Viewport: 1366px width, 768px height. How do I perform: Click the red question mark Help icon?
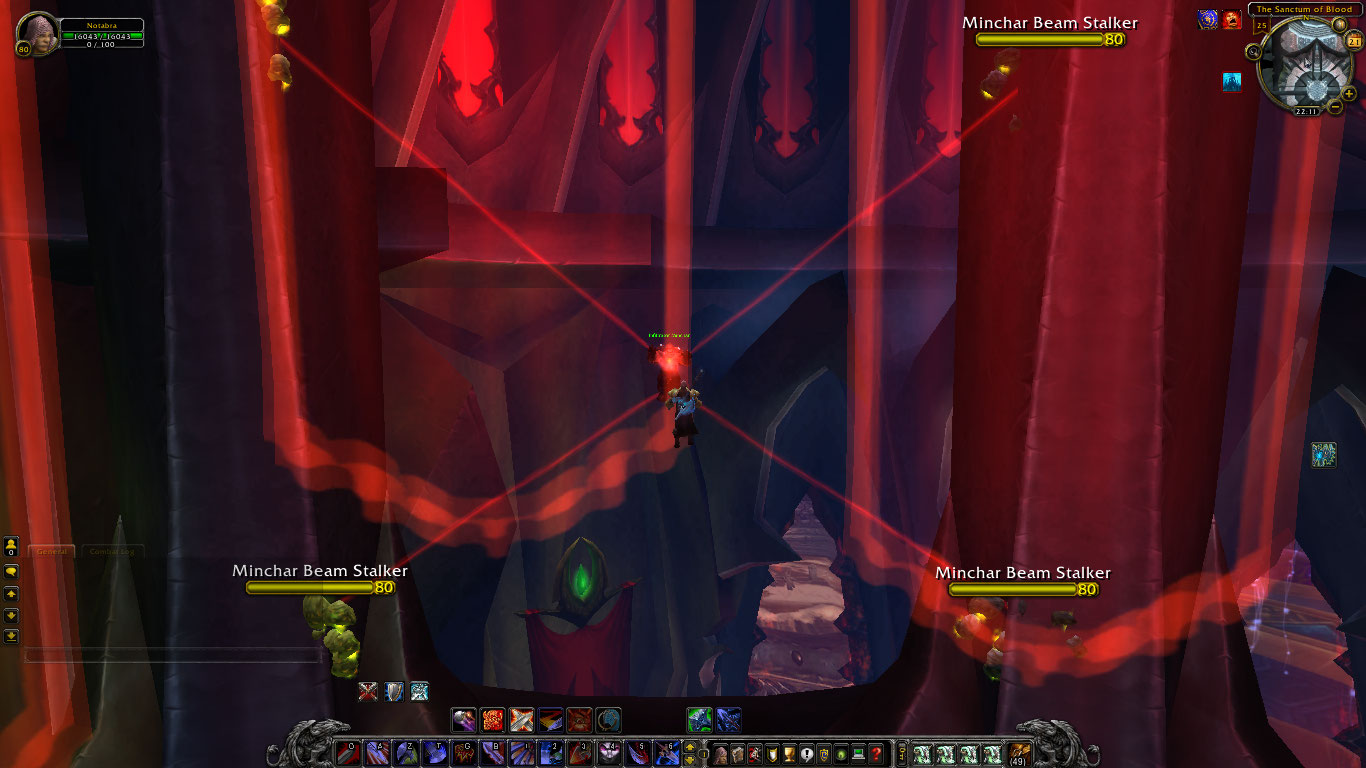pos(876,753)
